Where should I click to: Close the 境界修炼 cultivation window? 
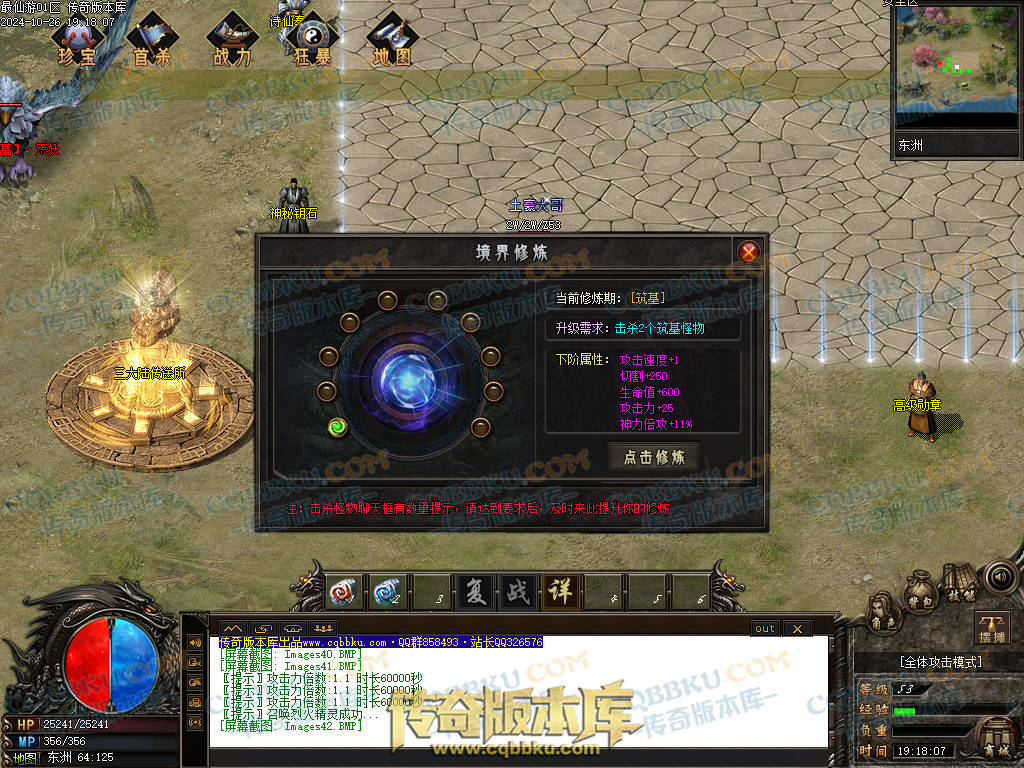[748, 252]
